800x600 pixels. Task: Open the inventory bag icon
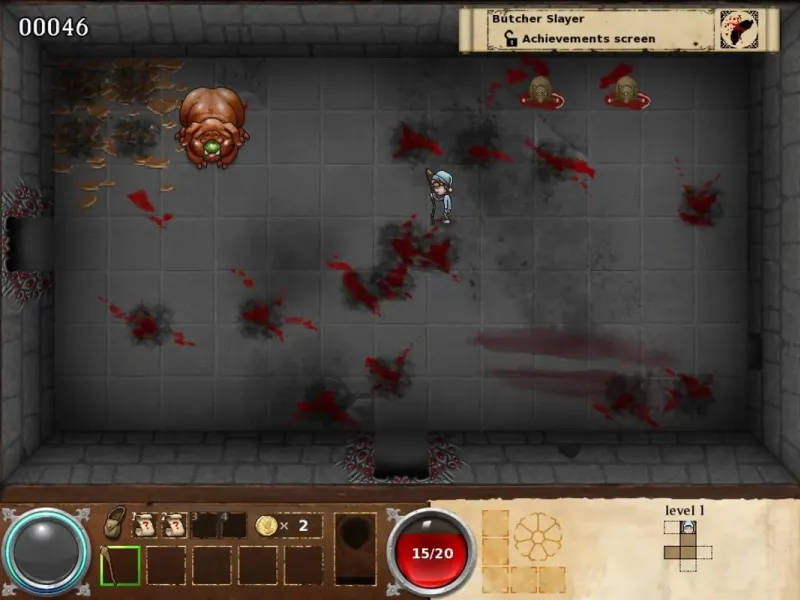(x=116, y=524)
